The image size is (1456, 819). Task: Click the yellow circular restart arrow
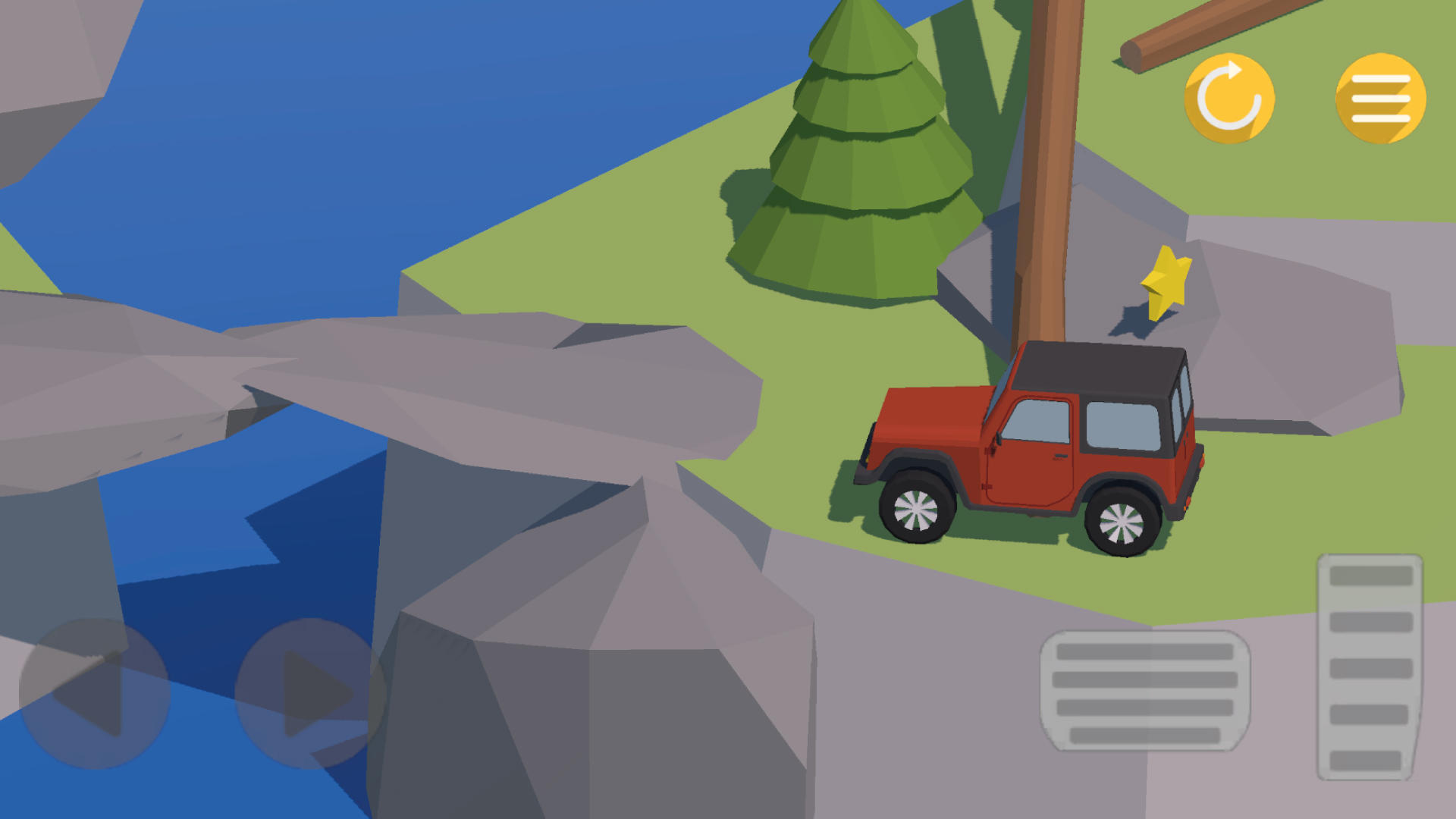(1228, 99)
